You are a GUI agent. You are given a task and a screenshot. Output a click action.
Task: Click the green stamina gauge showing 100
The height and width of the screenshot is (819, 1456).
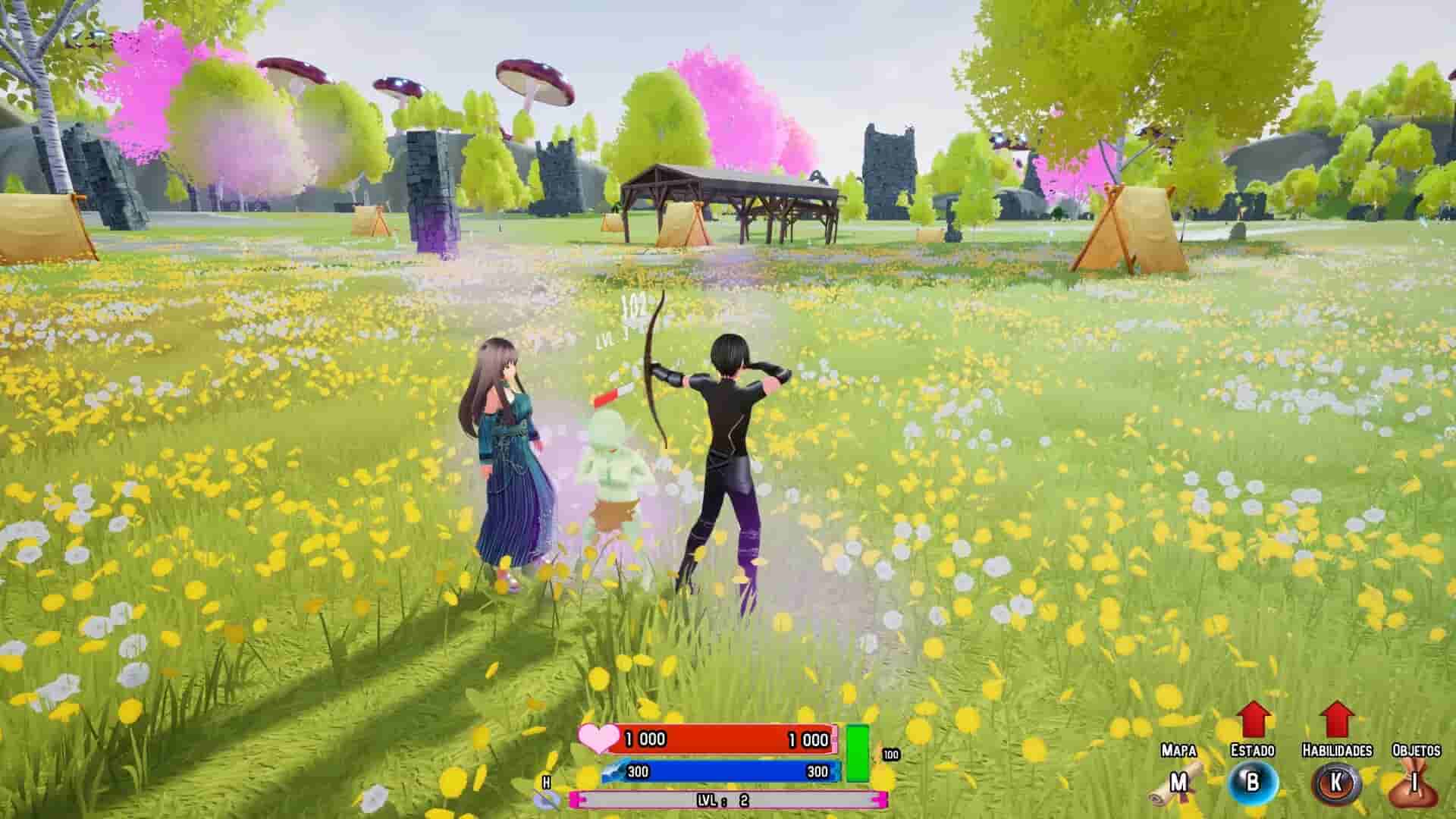pos(858,752)
